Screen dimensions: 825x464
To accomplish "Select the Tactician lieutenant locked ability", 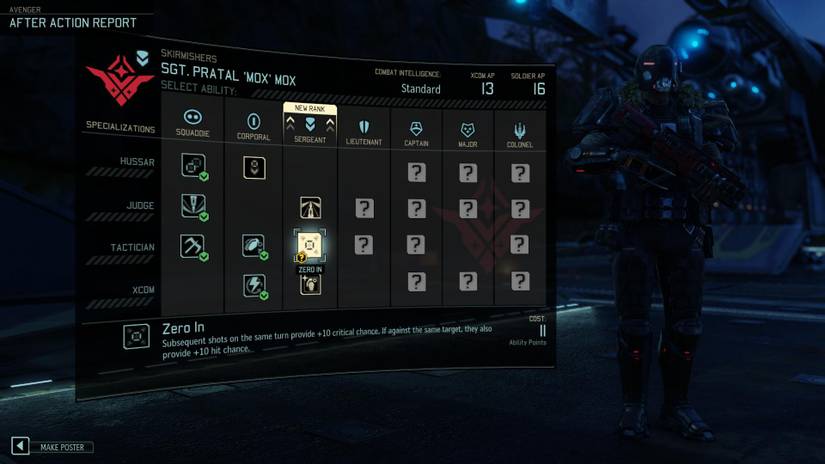I will (x=364, y=245).
